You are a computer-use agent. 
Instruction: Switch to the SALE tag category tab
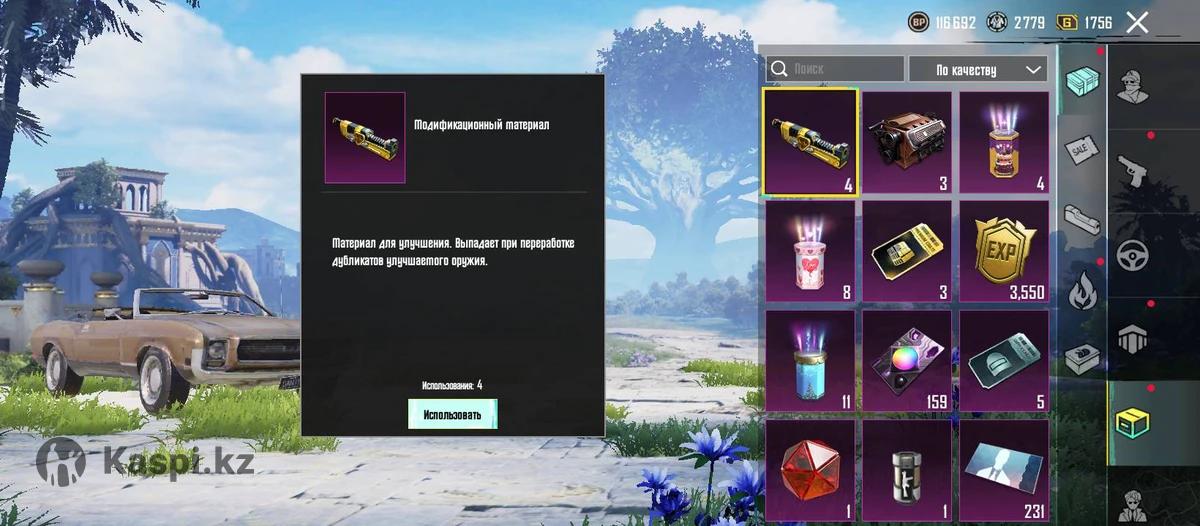point(1080,149)
